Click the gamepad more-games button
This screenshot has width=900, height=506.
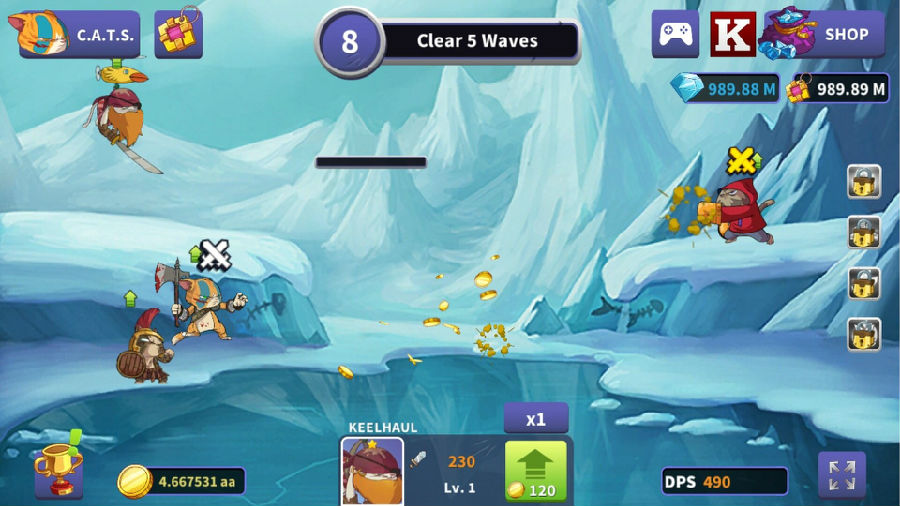click(675, 34)
